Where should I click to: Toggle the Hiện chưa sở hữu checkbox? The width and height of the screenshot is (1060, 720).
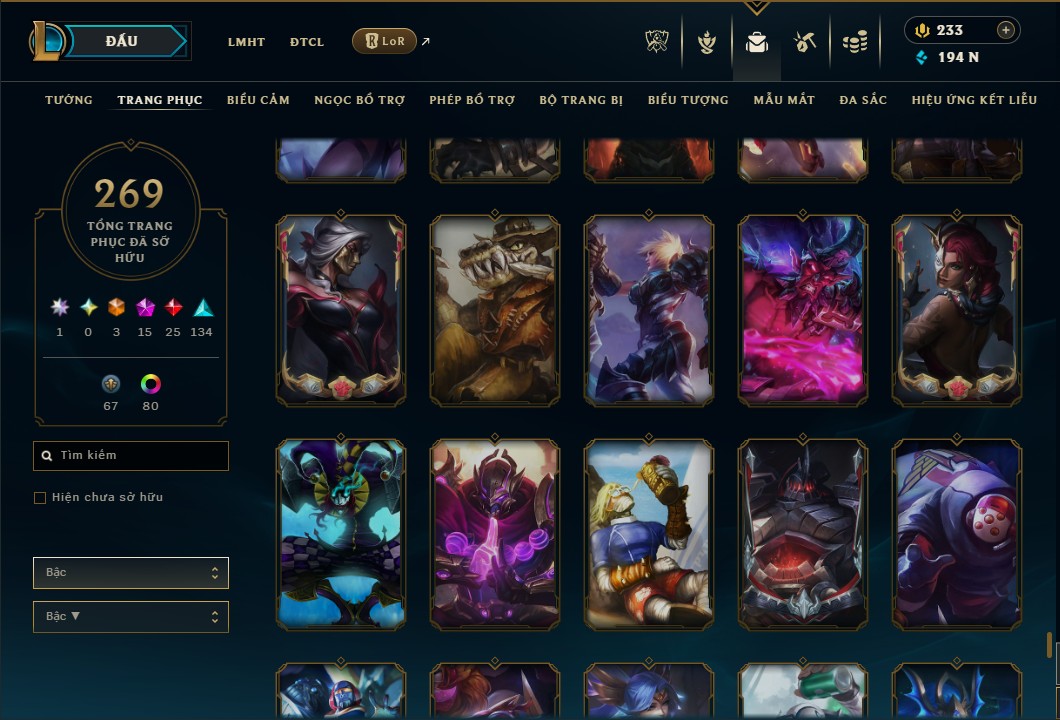coord(40,498)
